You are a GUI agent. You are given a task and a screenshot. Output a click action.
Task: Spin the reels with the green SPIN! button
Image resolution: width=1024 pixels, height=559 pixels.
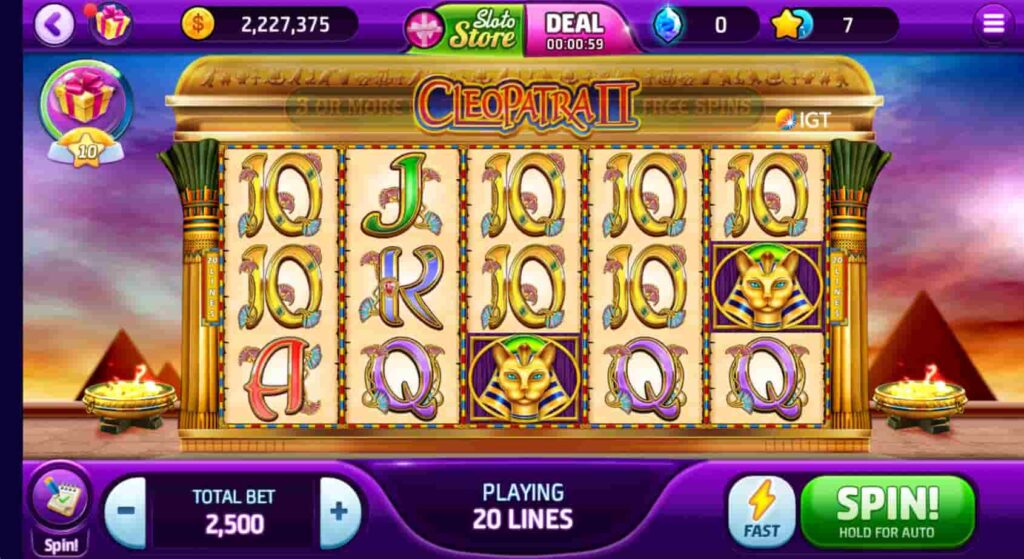pos(887,511)
